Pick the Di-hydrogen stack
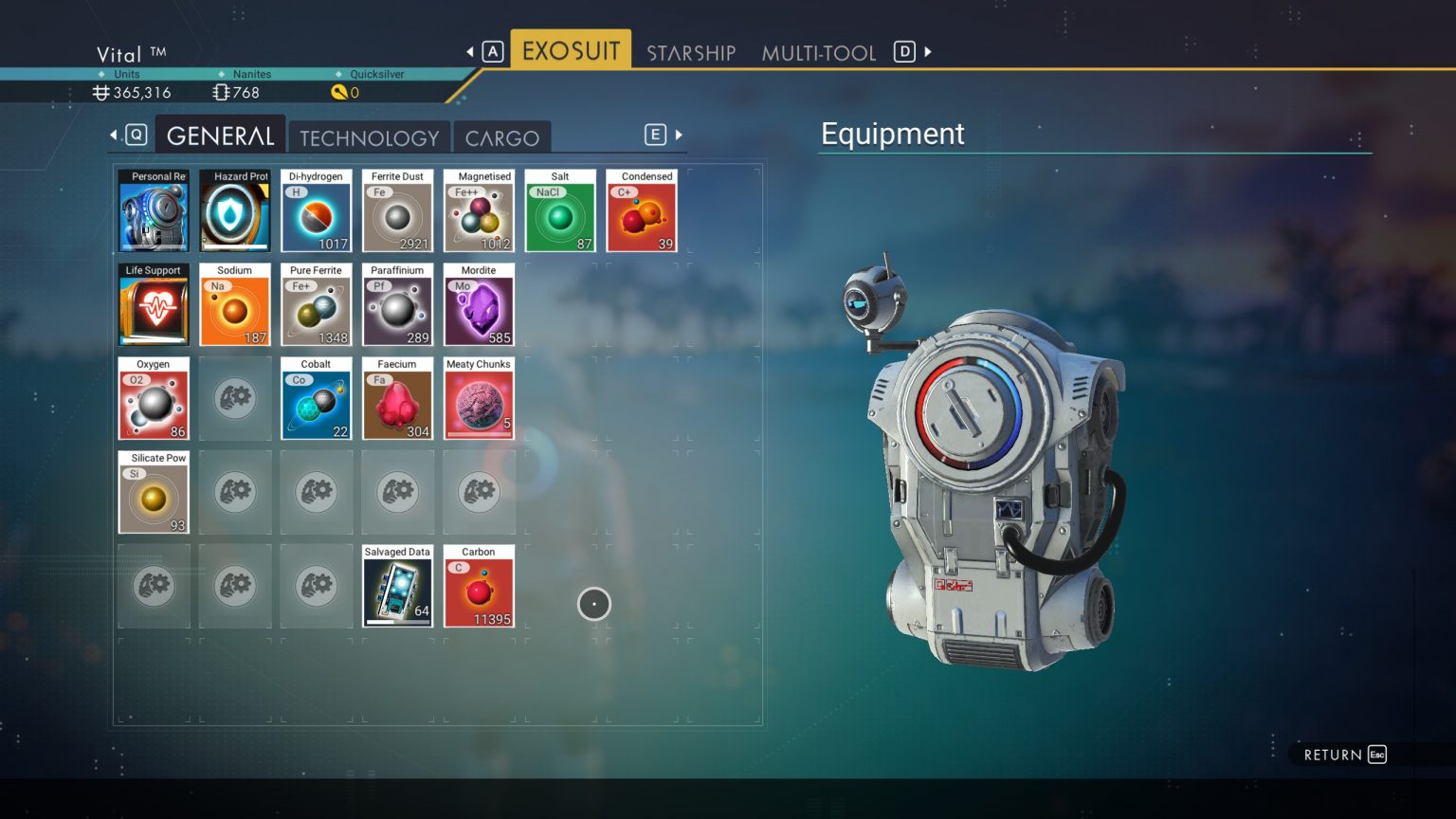The height and width of the screenshot is (819, 1456). (x=317, y=211)
